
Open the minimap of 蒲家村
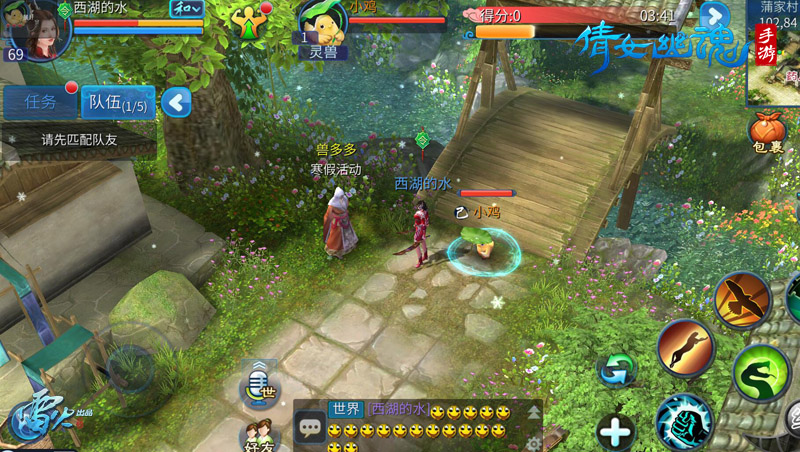pyautogui.click(x=773, y=50)
